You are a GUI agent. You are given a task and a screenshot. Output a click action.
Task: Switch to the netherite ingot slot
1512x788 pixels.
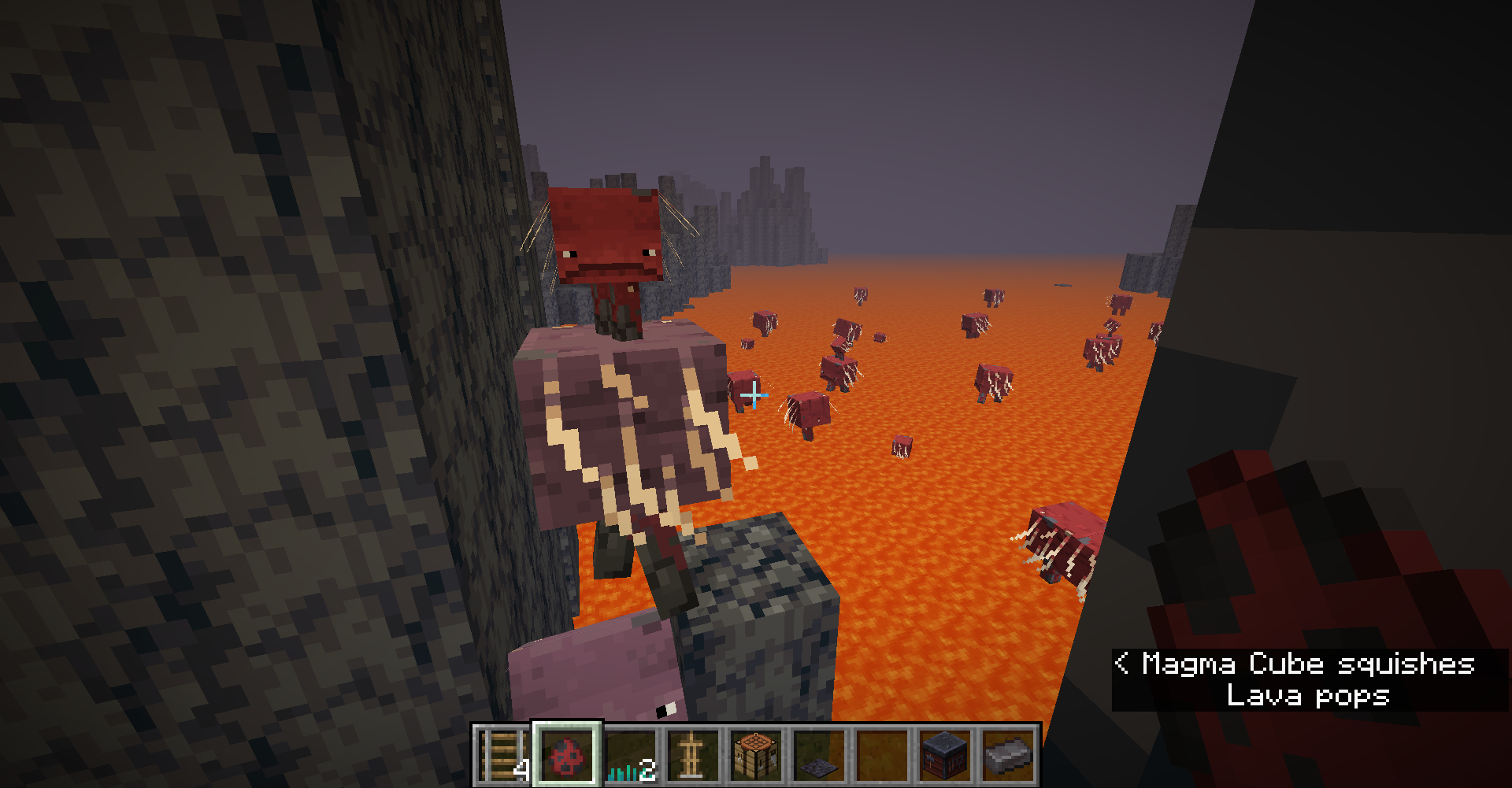(x=1008, y=755)
